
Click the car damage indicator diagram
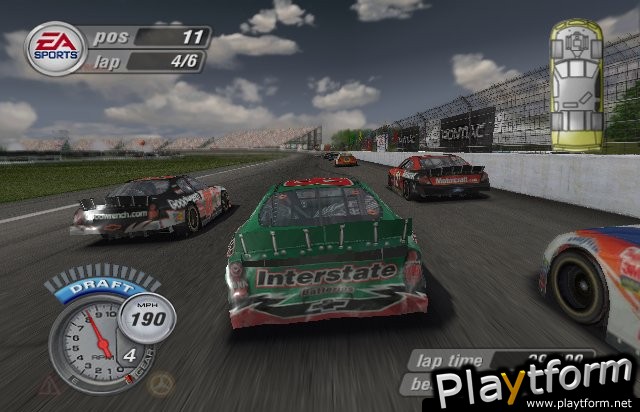click(577, 88)
